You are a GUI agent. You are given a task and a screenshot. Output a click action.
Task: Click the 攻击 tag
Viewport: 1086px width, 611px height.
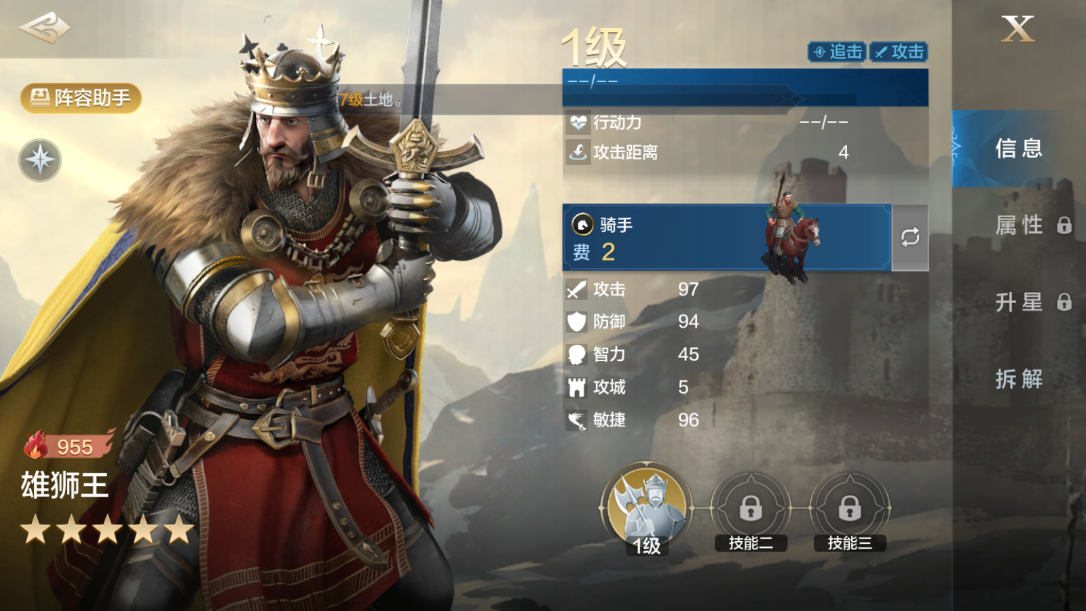click(898, 52)
